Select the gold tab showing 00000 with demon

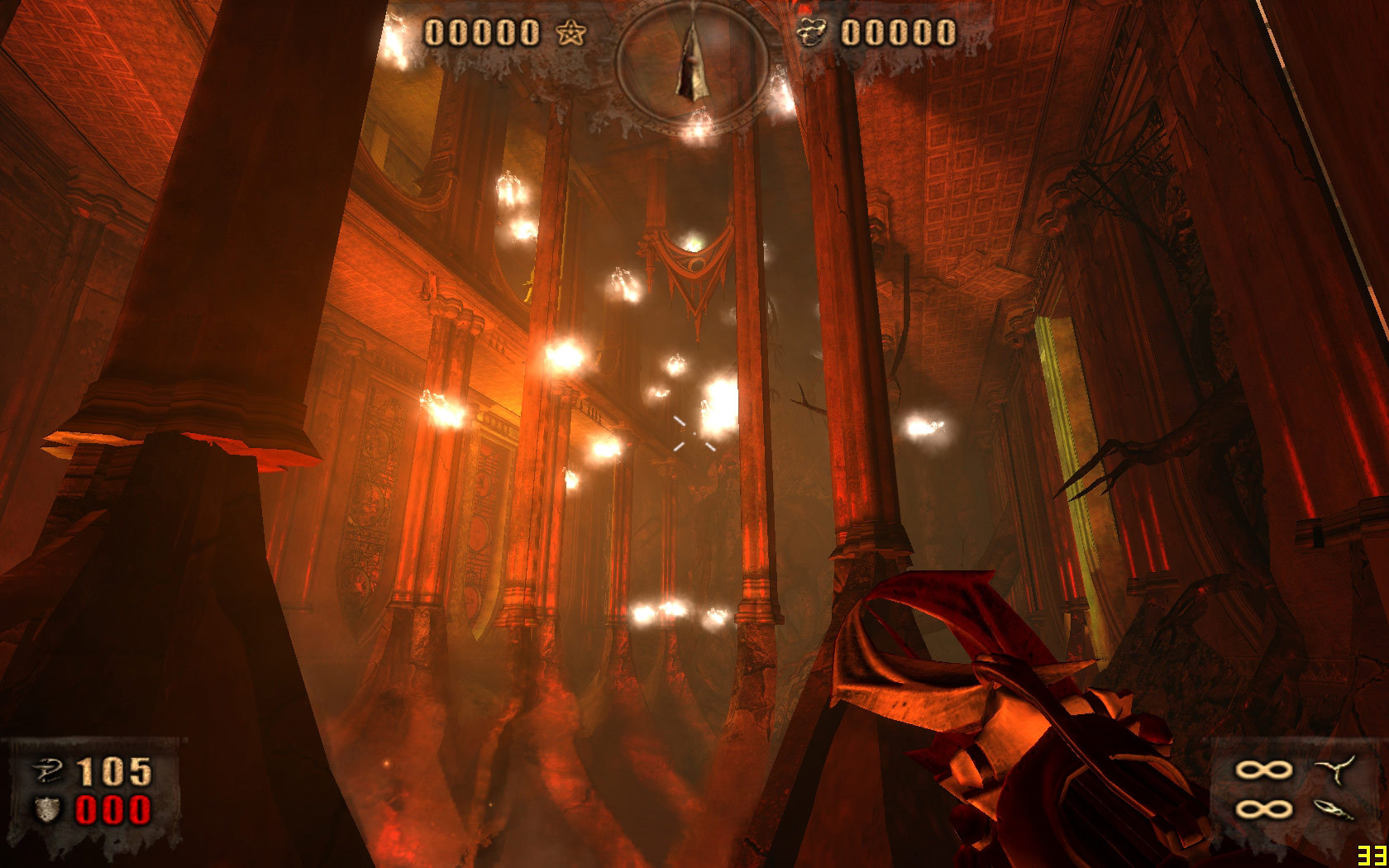(x=881, y=31)
